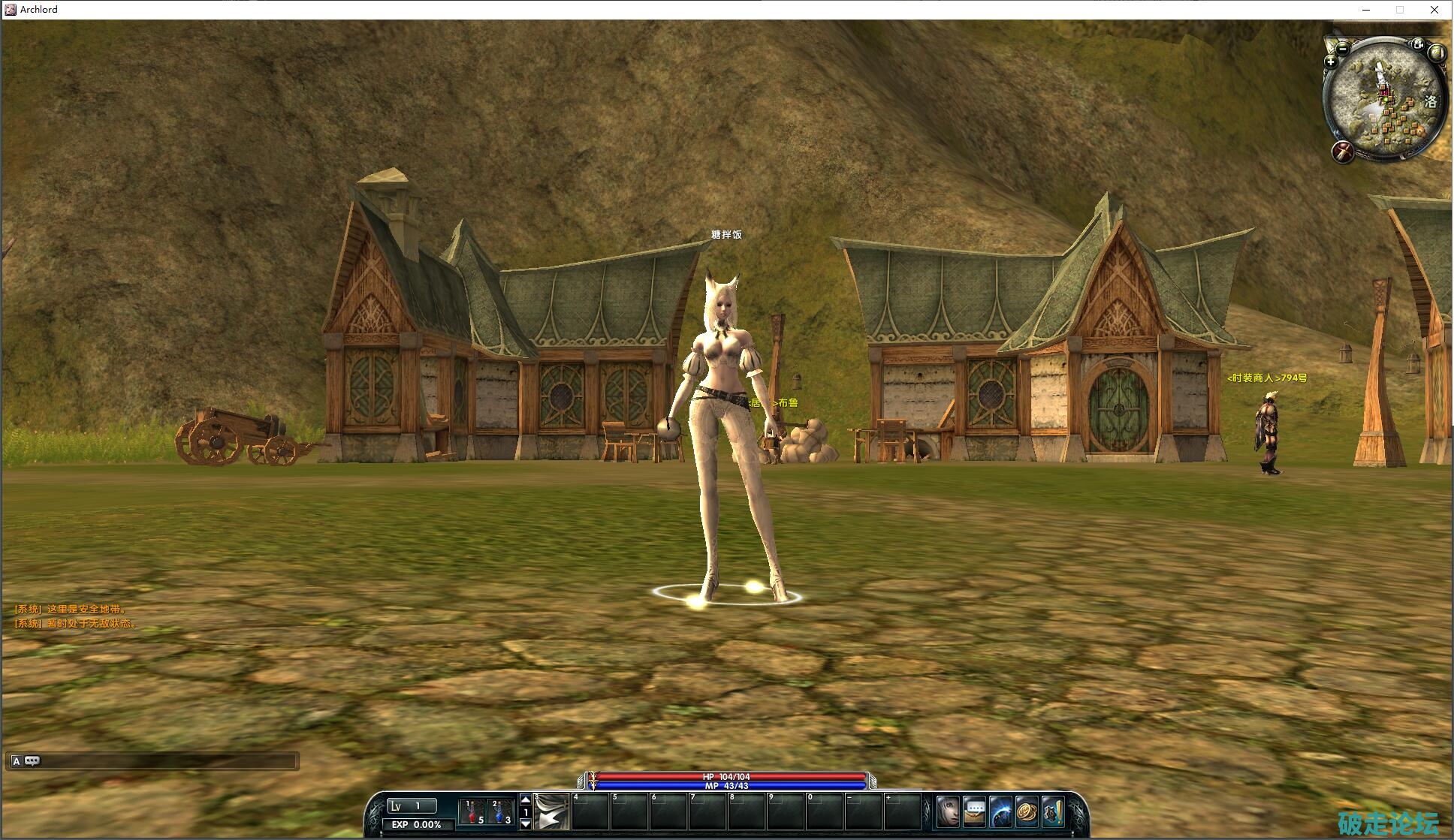Open the chat channel speech bubble selector

(32, 761)
